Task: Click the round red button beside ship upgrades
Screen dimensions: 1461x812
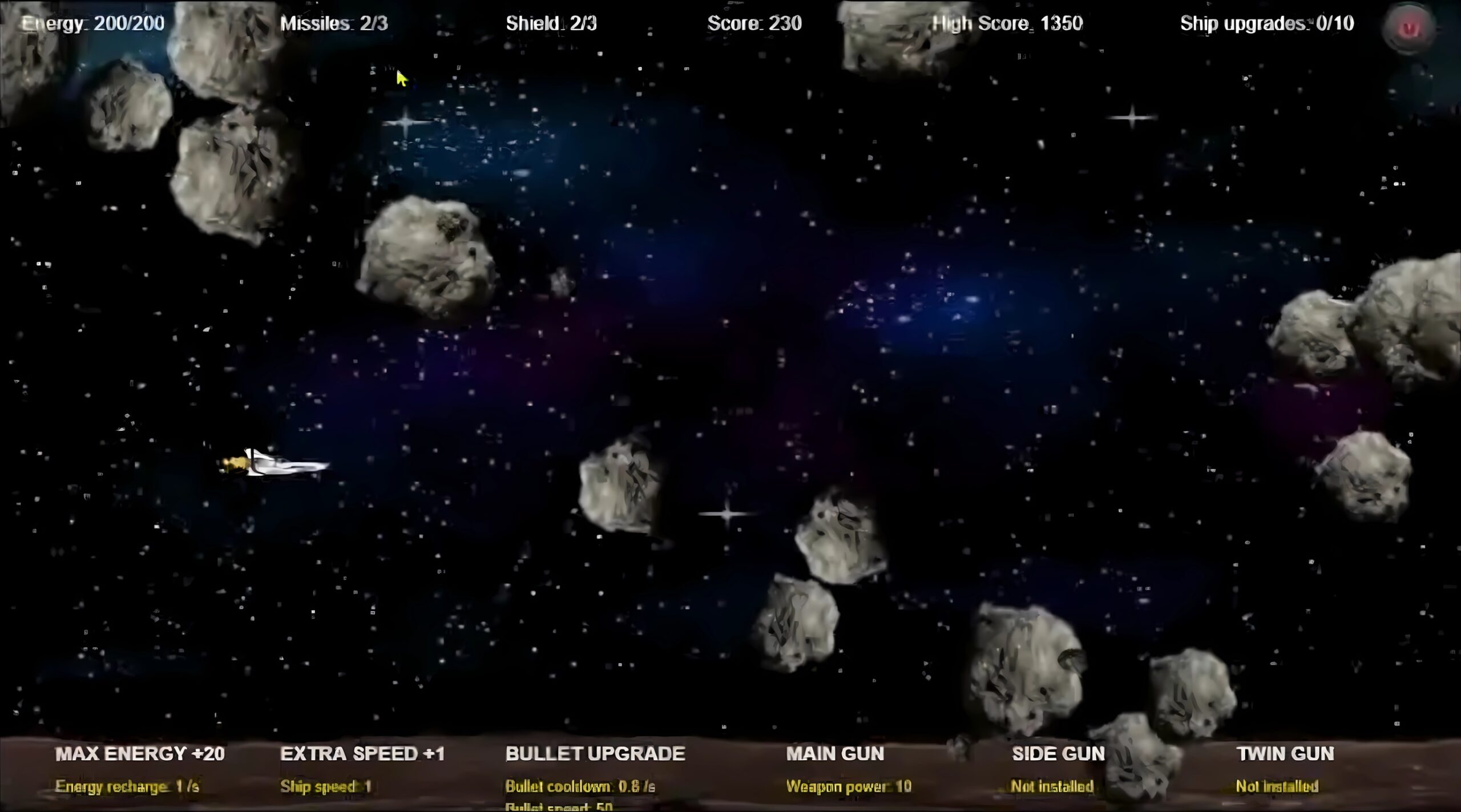Action: 1410,27
